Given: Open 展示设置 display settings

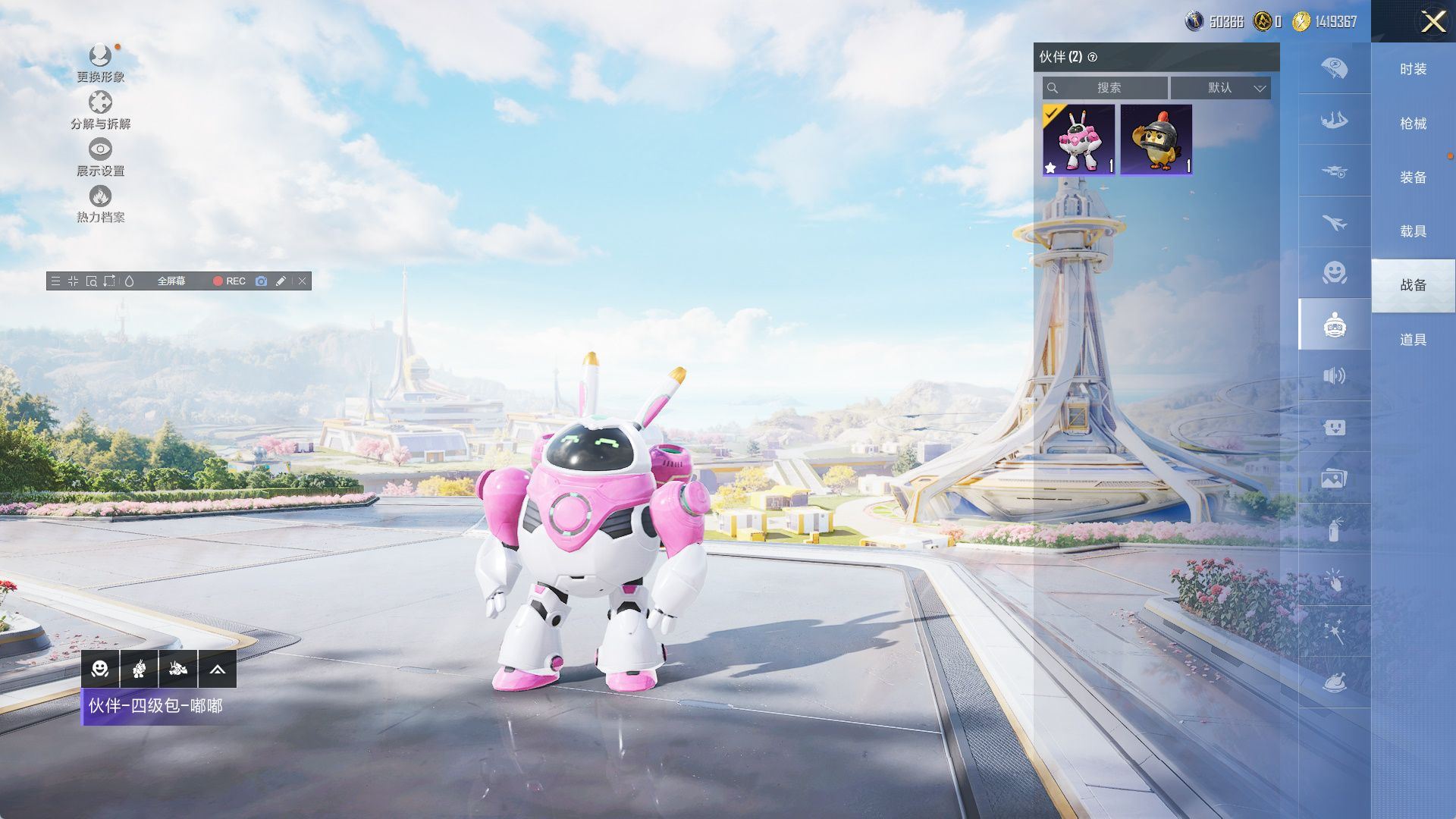Looking at the screenshot, I should [100, 157].
